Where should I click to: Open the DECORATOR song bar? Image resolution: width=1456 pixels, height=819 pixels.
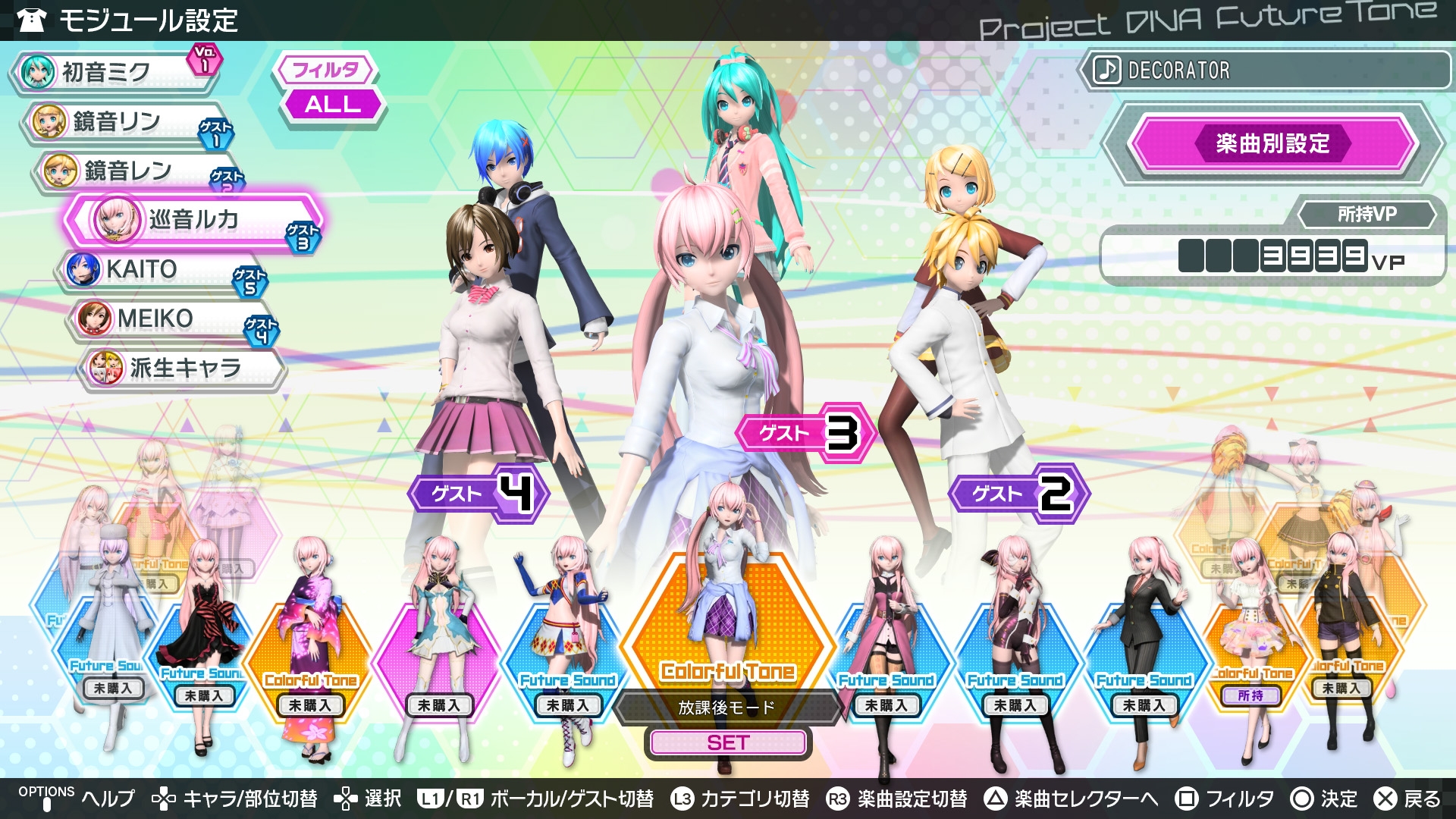tap(1263, 71)
